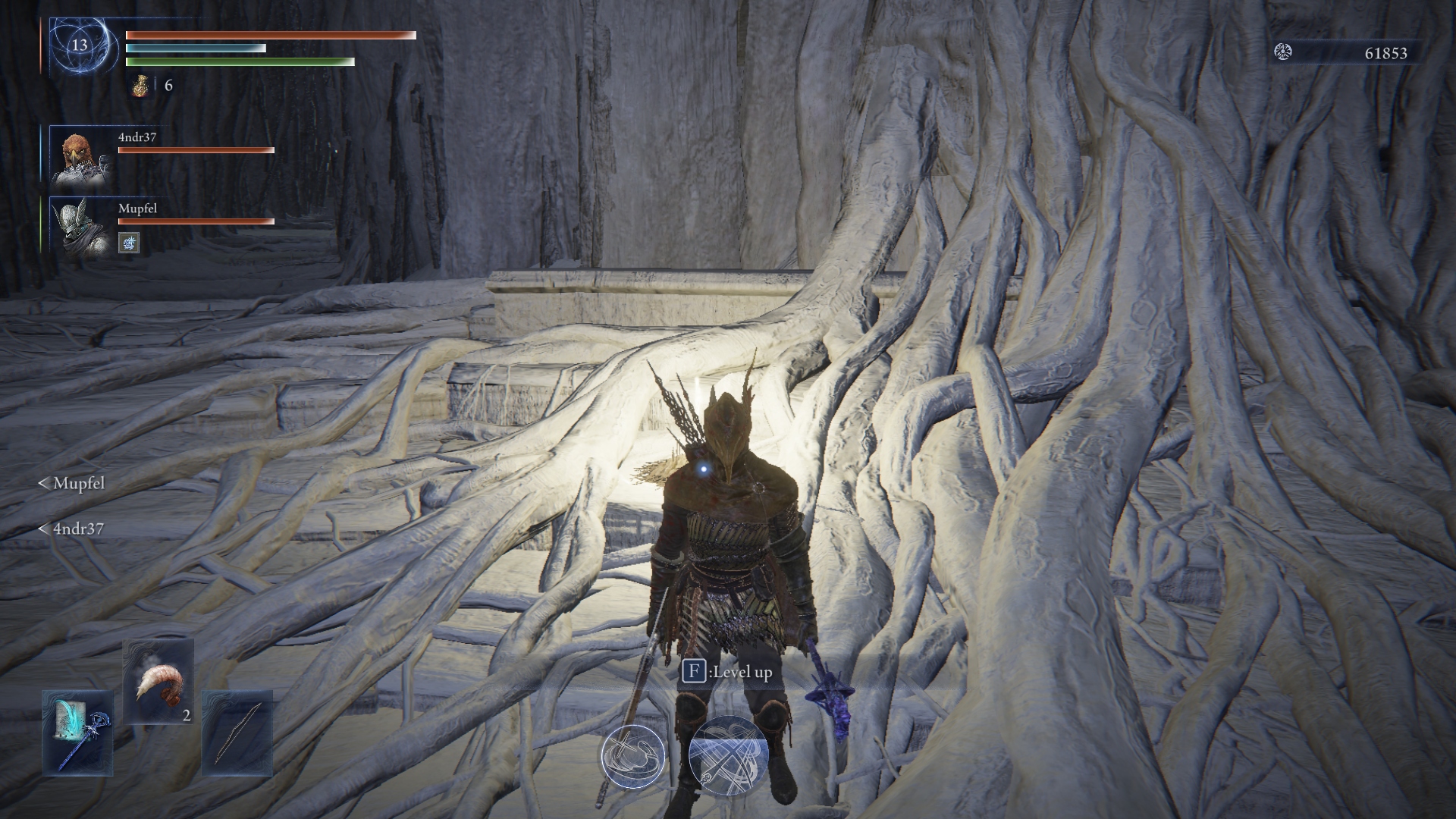Screen dimensions: 1456x819
Task: Select the bow weapon slot
Action: click(x=237, y=733)
